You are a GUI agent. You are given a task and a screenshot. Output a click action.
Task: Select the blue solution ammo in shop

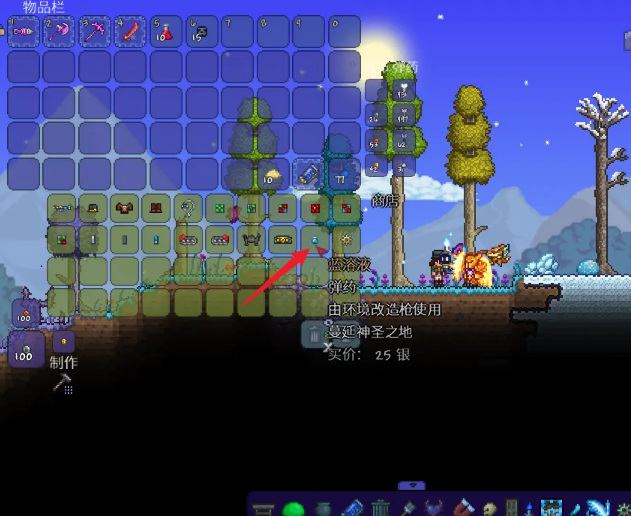point(314,240)
